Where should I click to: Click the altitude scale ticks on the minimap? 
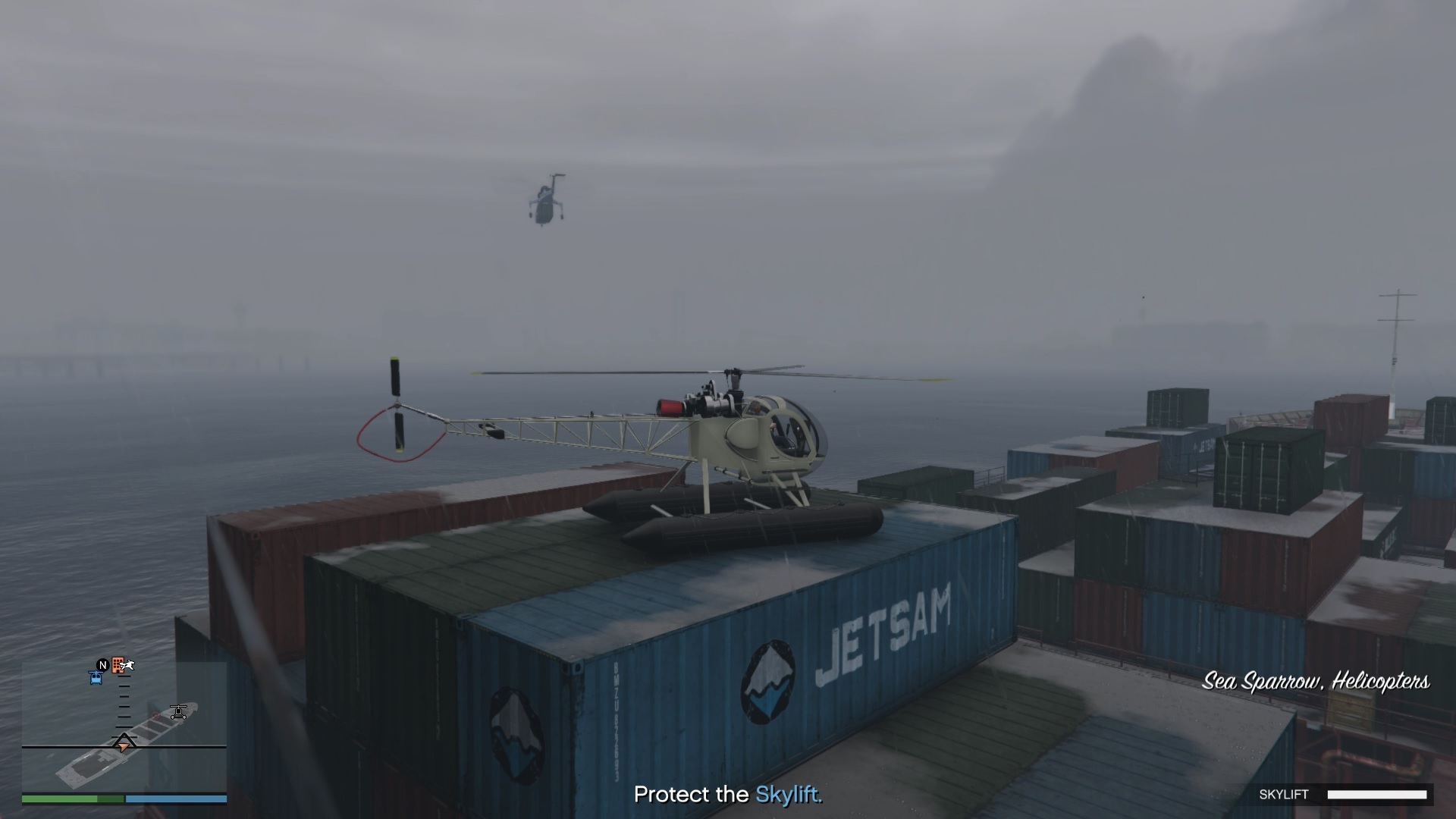124,706
